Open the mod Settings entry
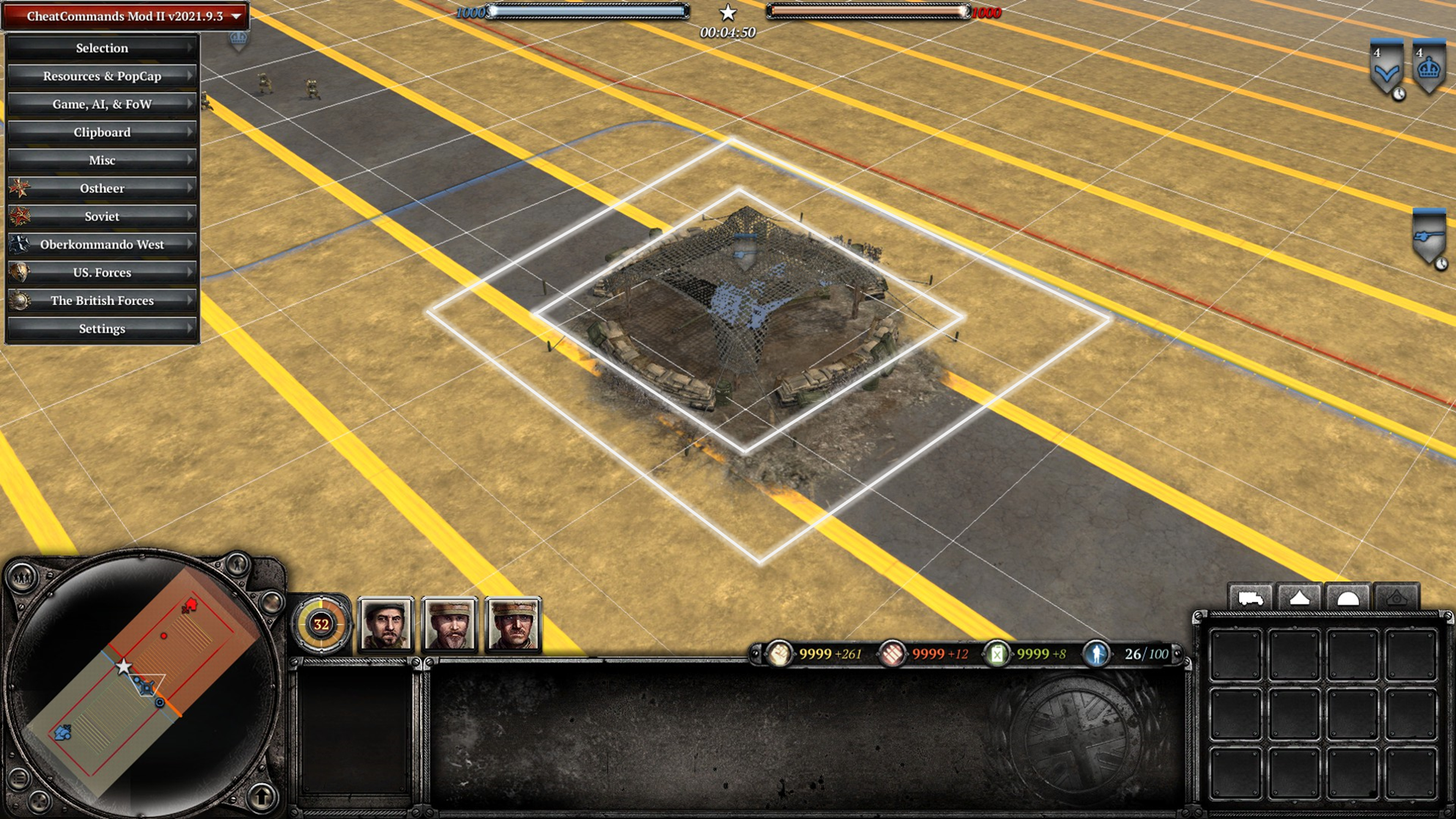This screenshot has width=1456, height=819. click(x=102, y=328)
